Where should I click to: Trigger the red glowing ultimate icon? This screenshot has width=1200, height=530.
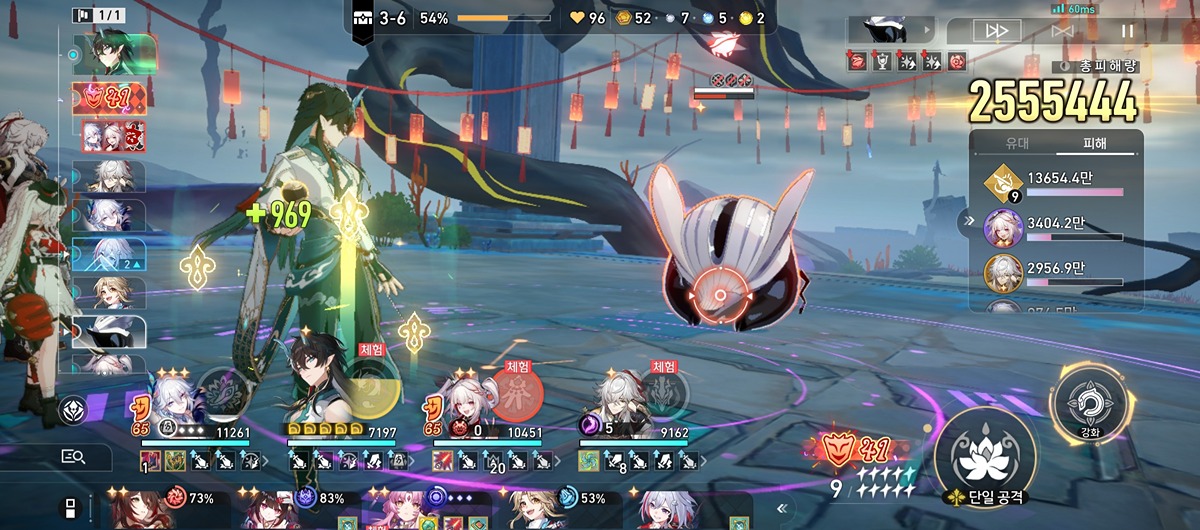518,392
